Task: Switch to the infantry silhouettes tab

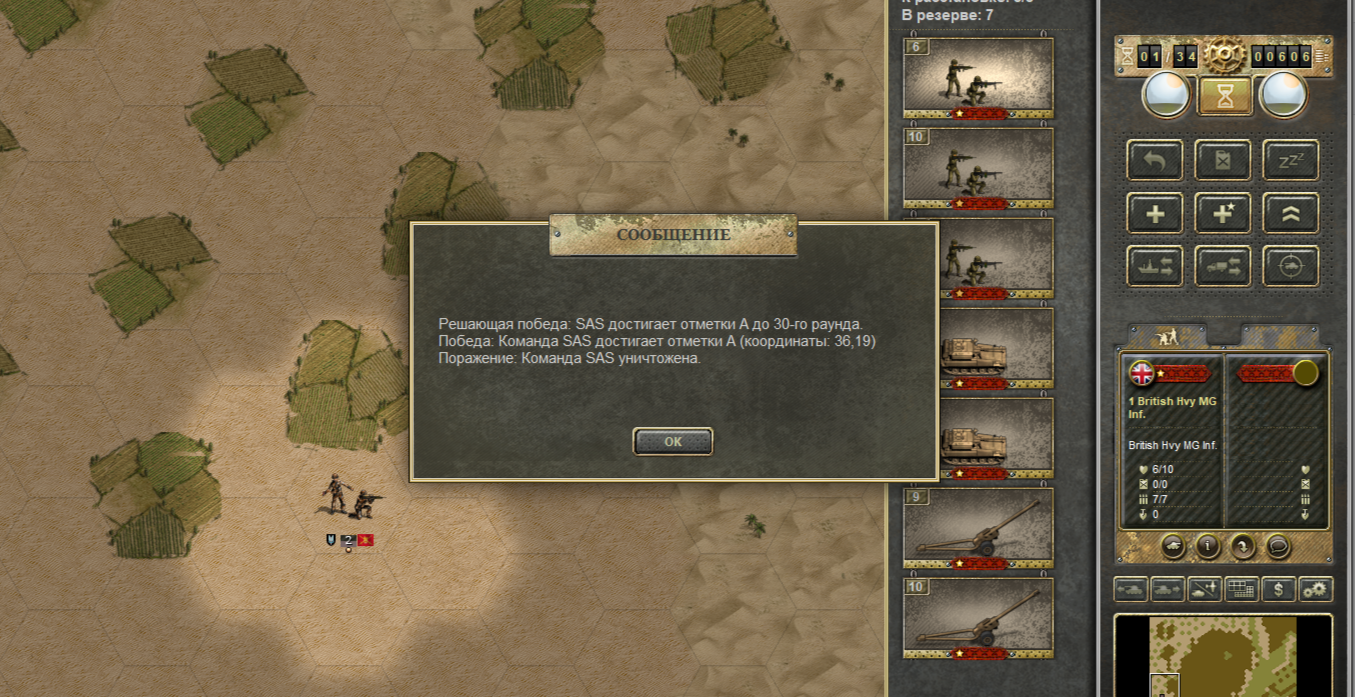Action: [x=1167, y=336]
